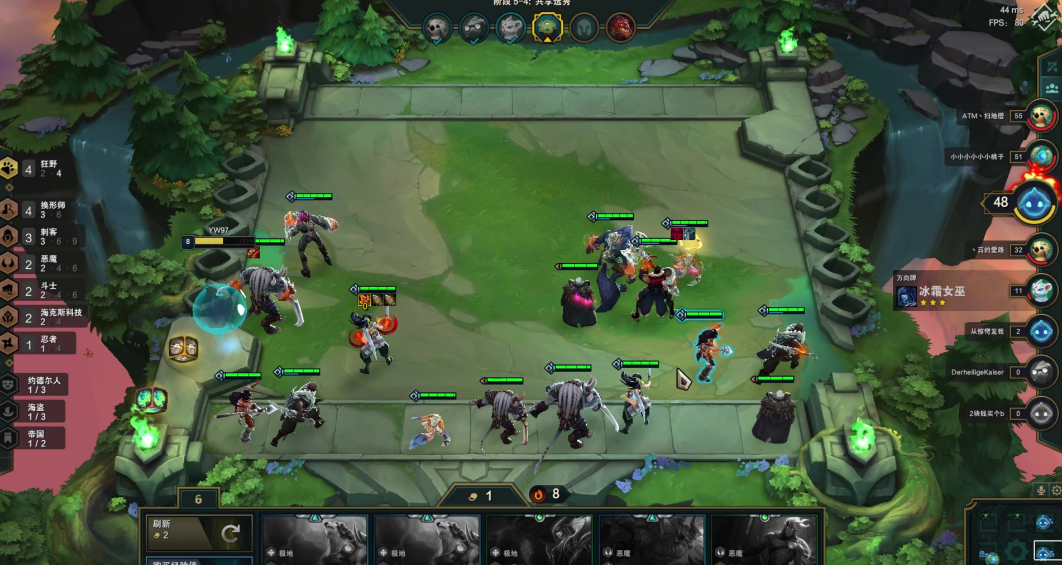Select the 海盗 trait entry

click(36, 410)
